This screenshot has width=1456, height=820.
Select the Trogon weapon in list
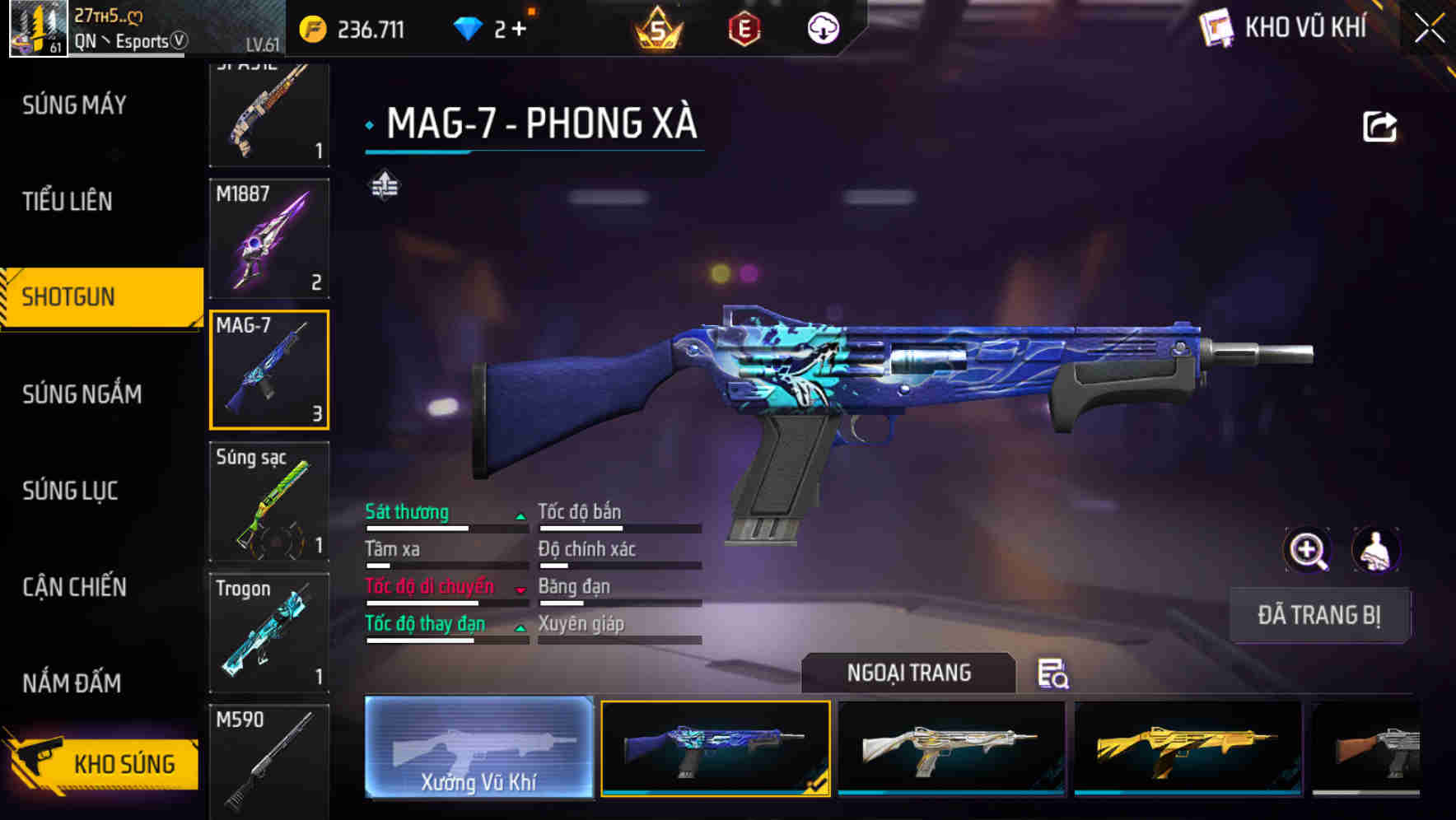pos(269,631)
